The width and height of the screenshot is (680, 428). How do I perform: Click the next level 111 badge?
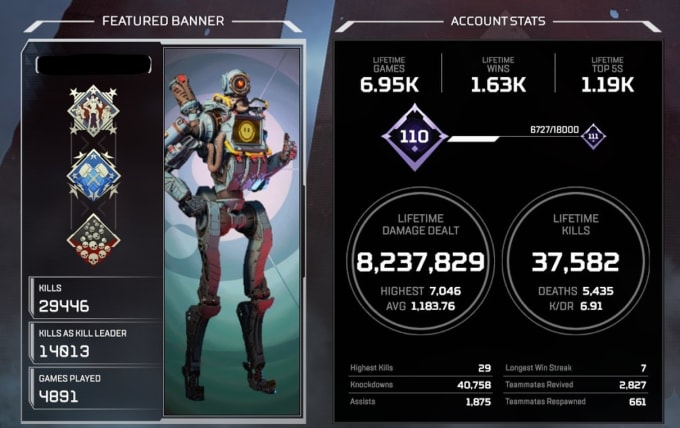pos(596,139)
